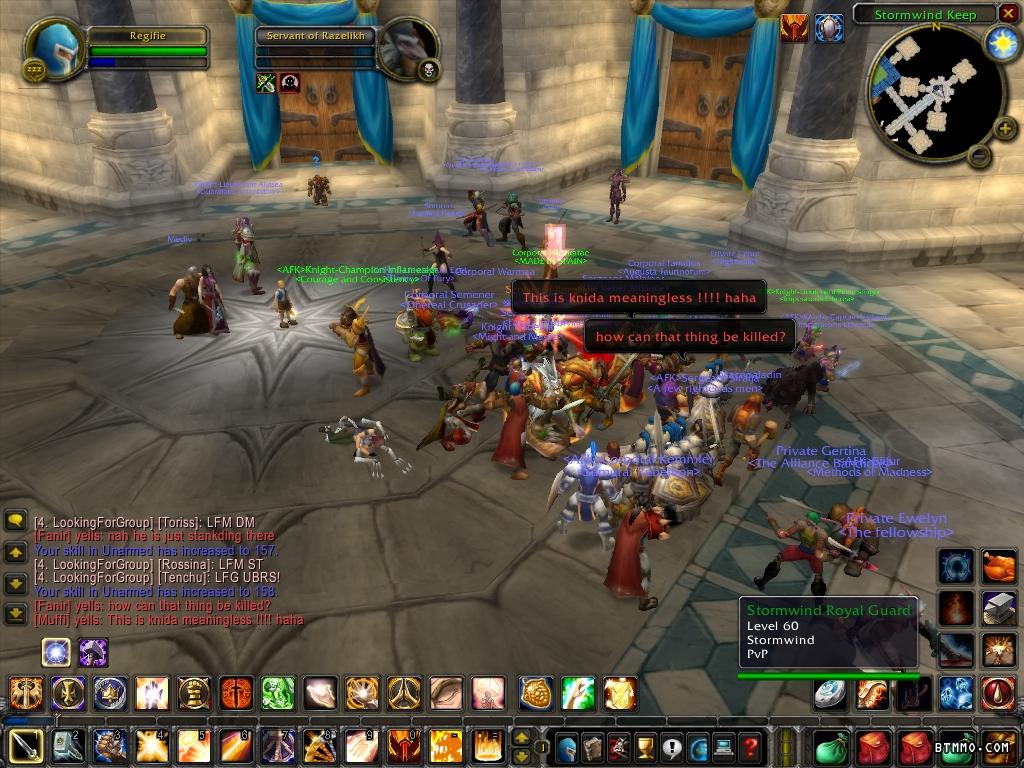Open the spellbook micro menu button
1024x768 pixels.
click(x=593, y=746)
